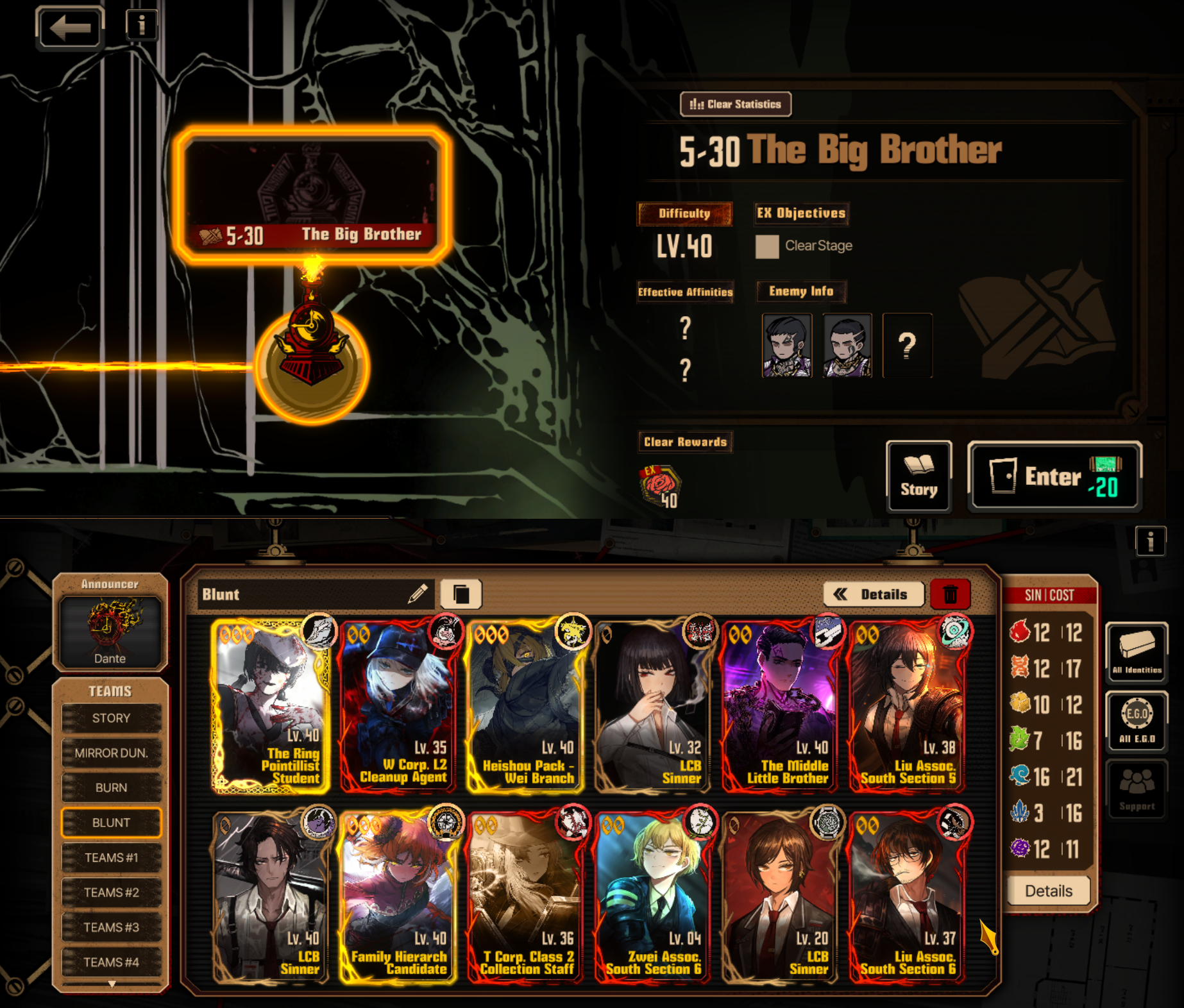Open Clear Statistics

coord(735,104)
